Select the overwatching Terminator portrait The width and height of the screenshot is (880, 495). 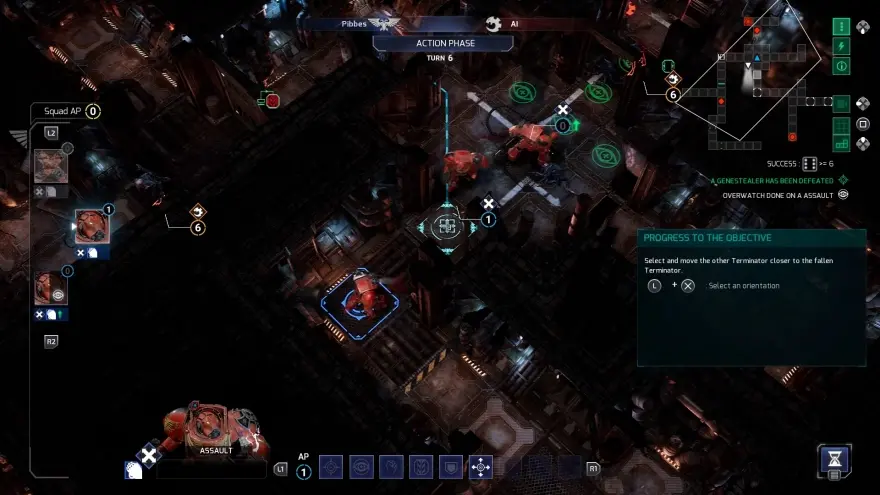pyautogui.click(x=51, y=289)
